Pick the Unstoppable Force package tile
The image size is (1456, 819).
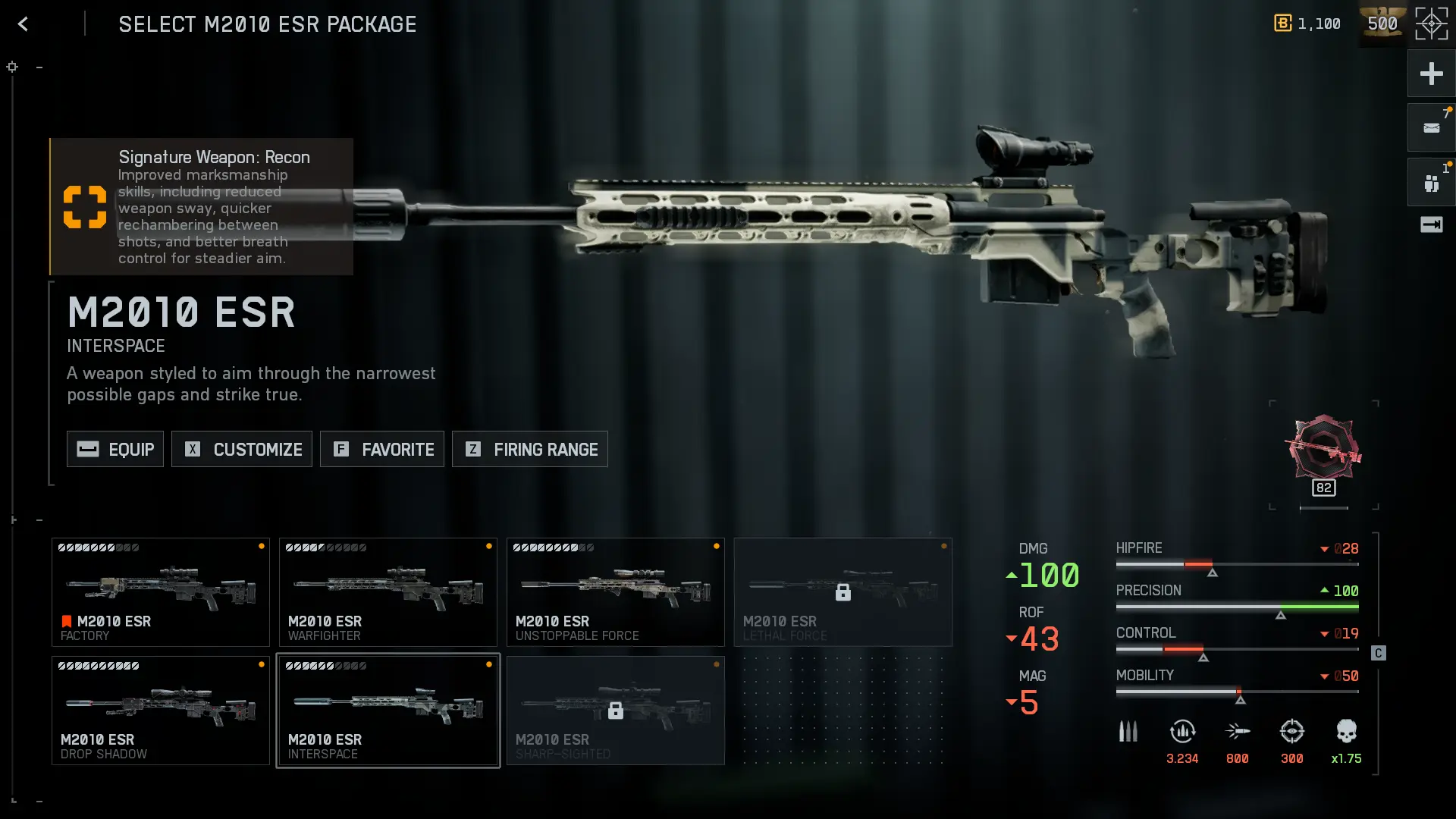tap(616, 592)
